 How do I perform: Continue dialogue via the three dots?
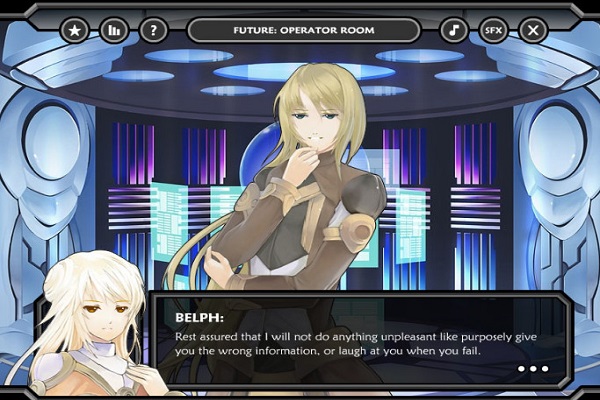coord(533,369)
